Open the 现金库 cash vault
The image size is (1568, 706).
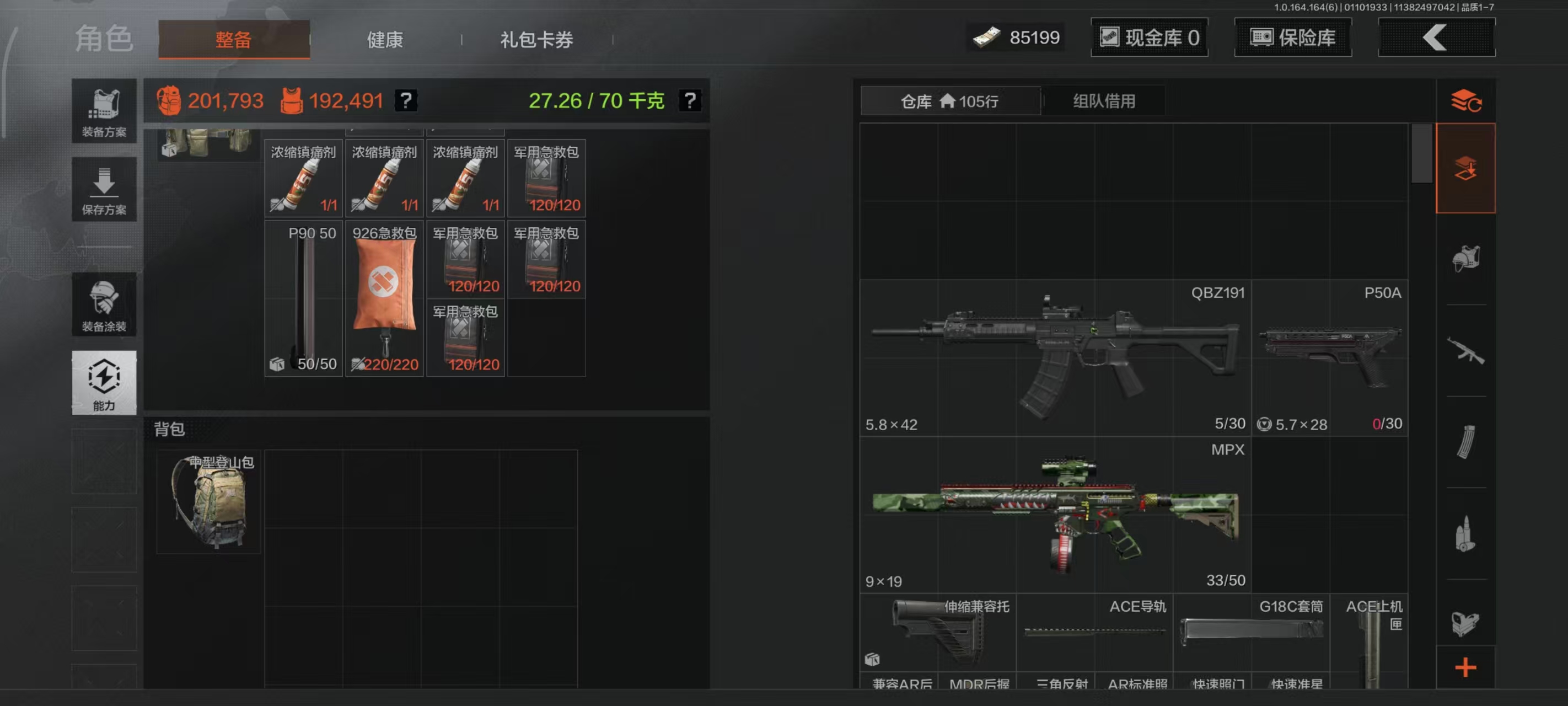[x=1149, y=37]
